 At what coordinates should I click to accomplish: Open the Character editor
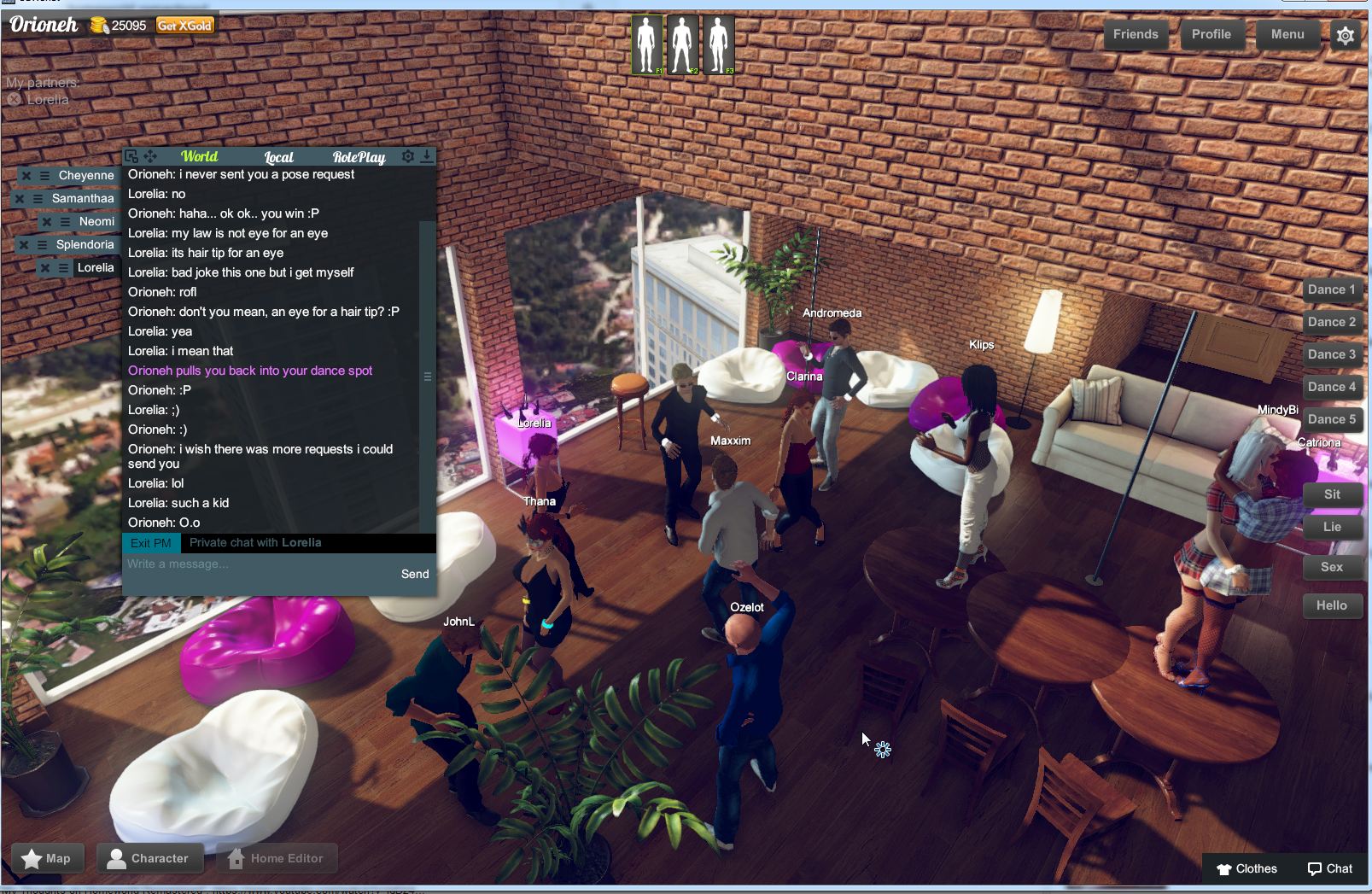point(150,858)
